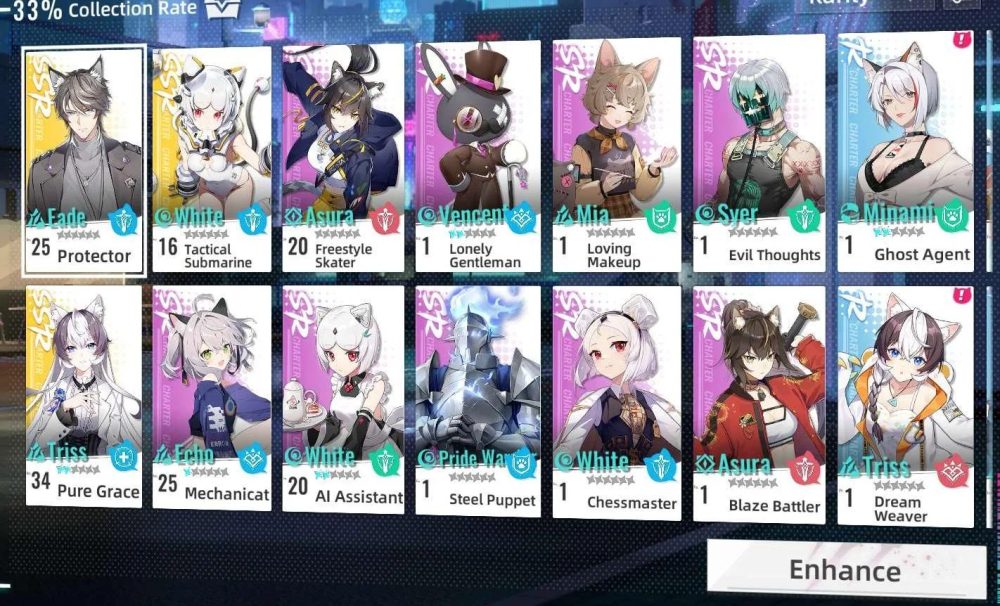The width and height of the screenshot is (1000, 606).
Task: Select Fade's Protector card
Action: pos(84,160)
